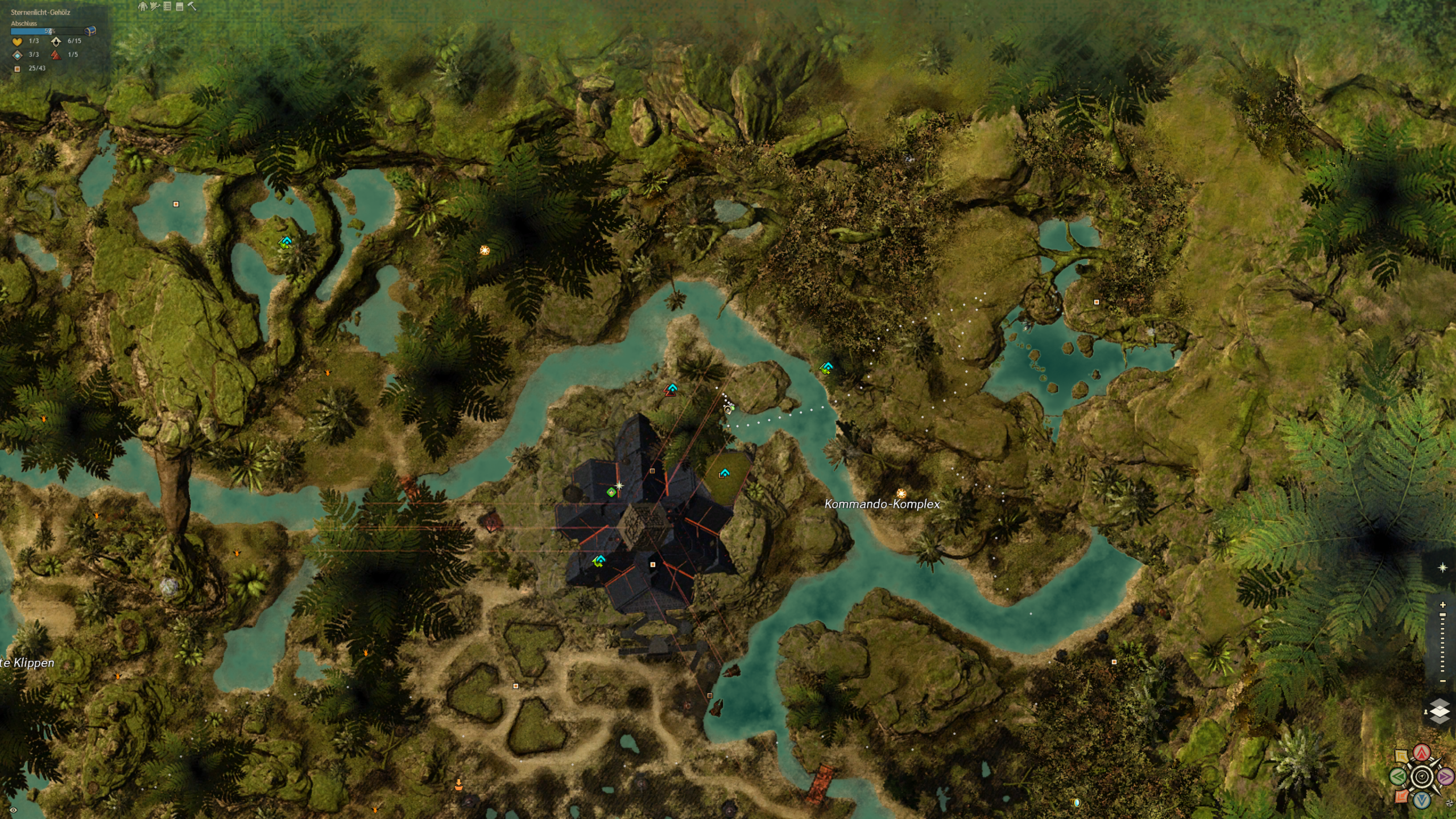This screenshot has height=819, width=1456.
Task: Center map using the compass hub button
Action: (1422, 776)
